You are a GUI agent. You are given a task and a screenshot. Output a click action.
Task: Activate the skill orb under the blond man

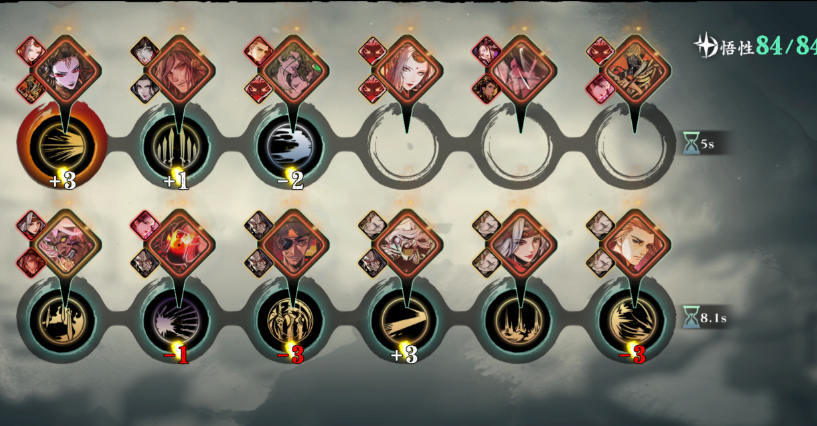[x=633, y=320]
